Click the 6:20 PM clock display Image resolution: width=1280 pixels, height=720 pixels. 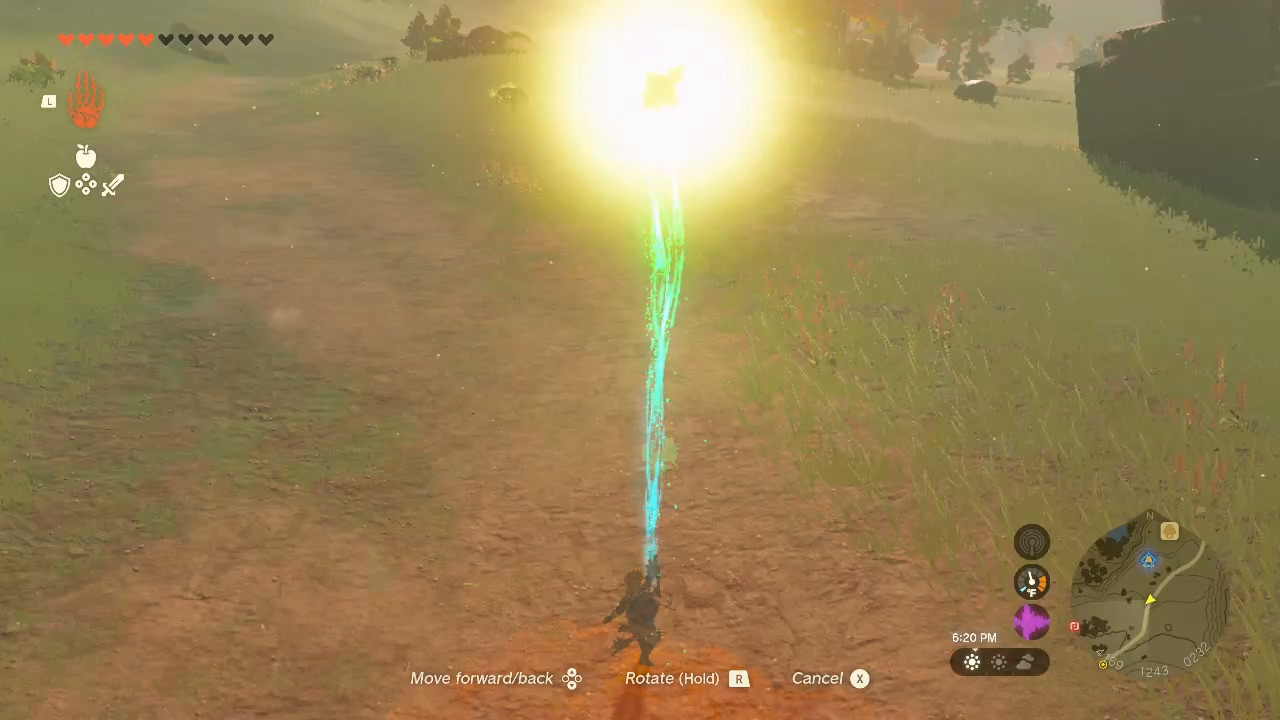coord(975,637)
